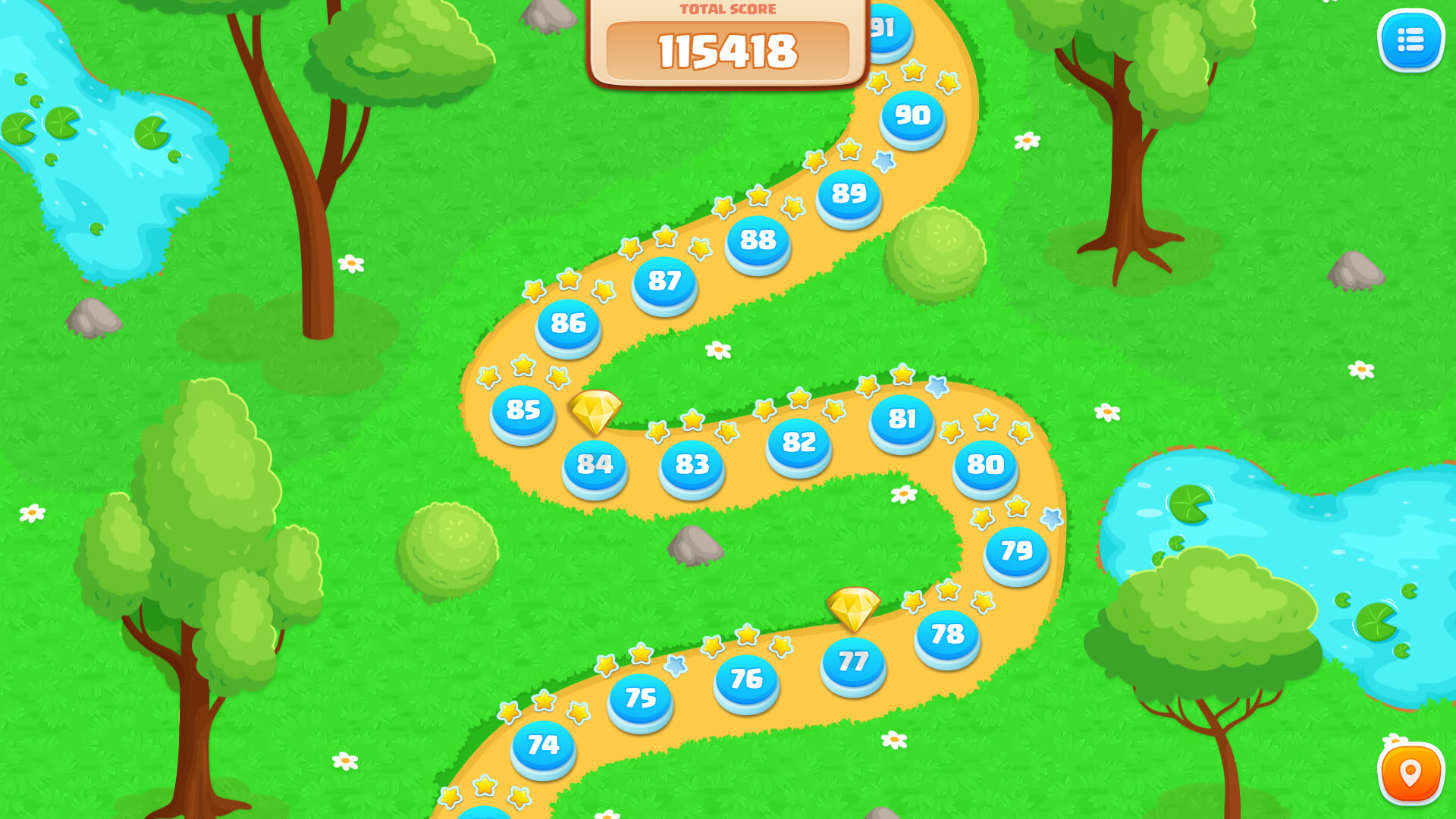Open level 74 at the path bottom

(543, 747)
